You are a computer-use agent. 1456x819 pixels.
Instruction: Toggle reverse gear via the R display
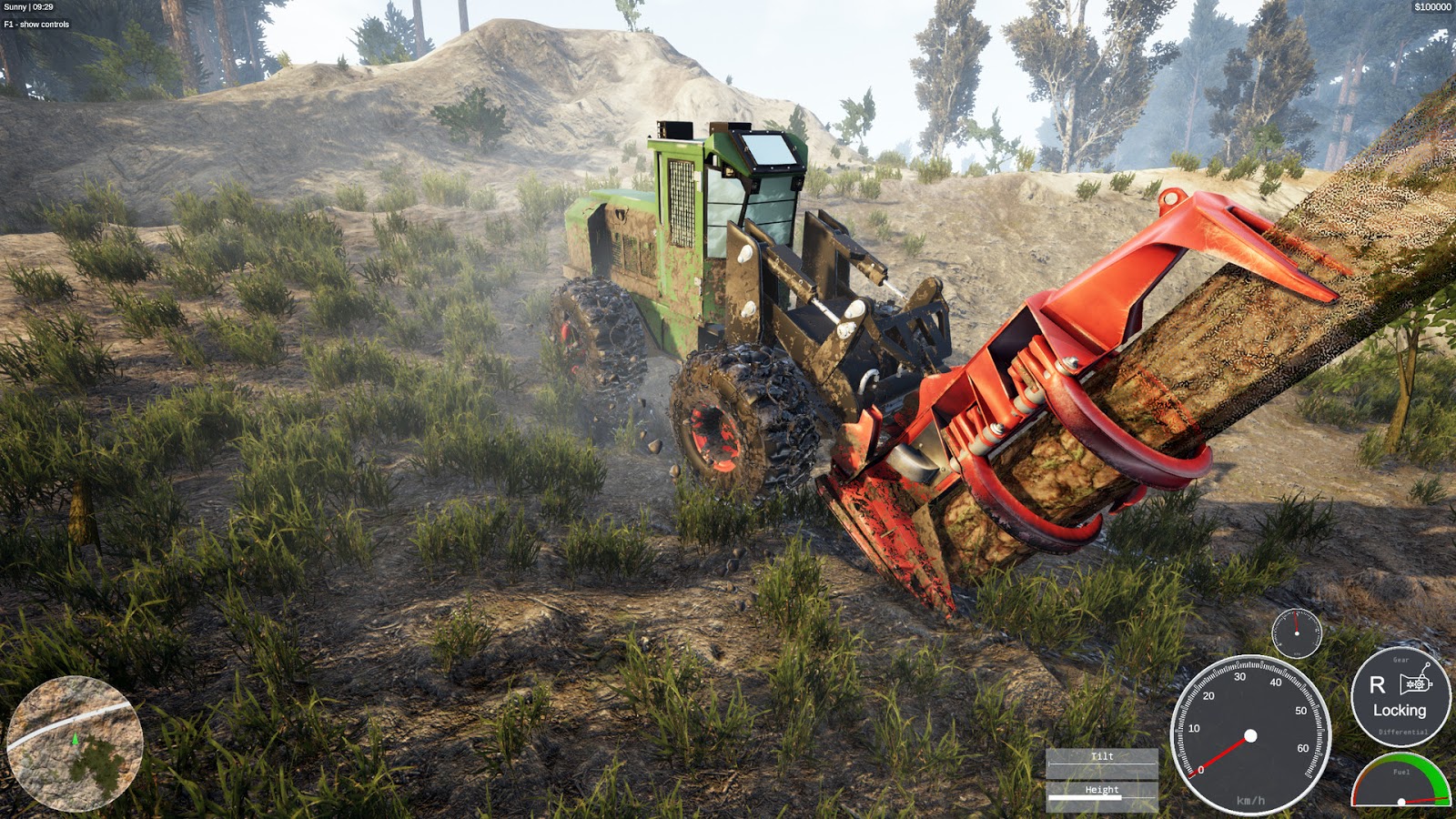(1378, 685)
